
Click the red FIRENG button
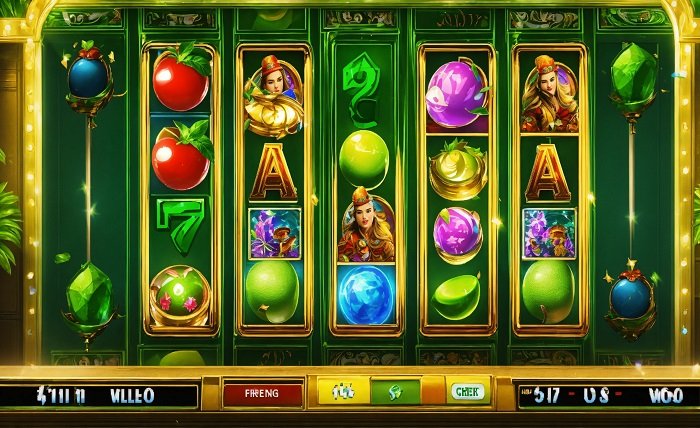tap(263, 393)
